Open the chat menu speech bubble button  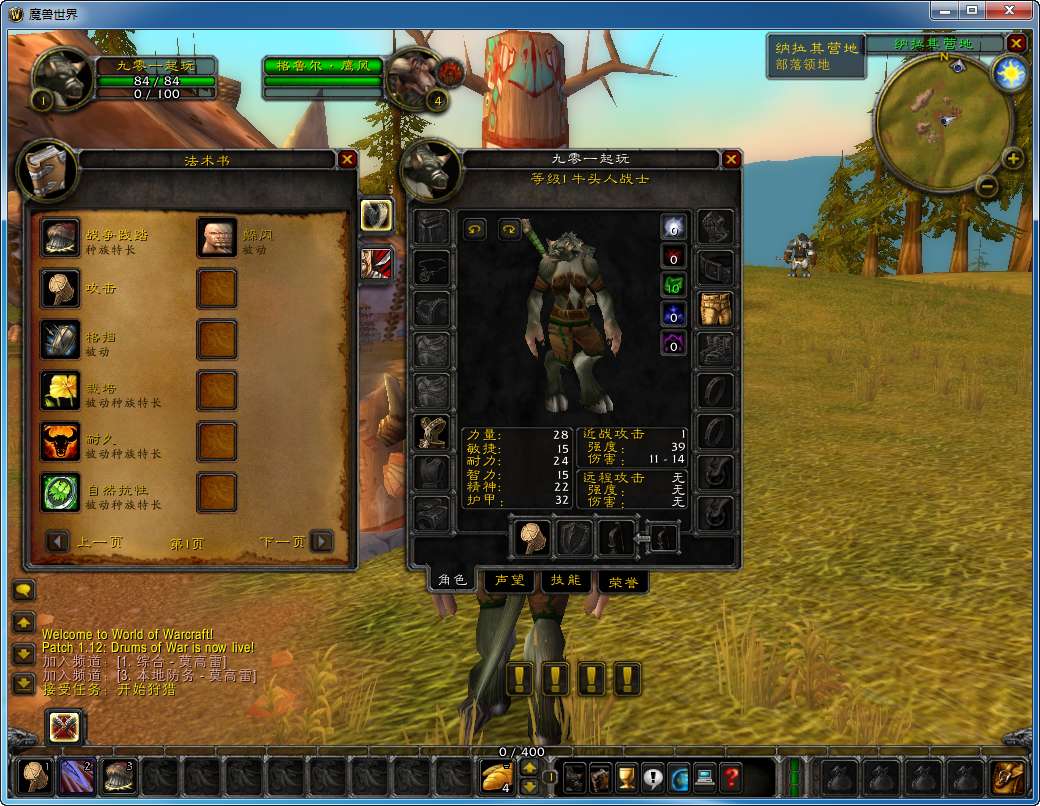23,590
